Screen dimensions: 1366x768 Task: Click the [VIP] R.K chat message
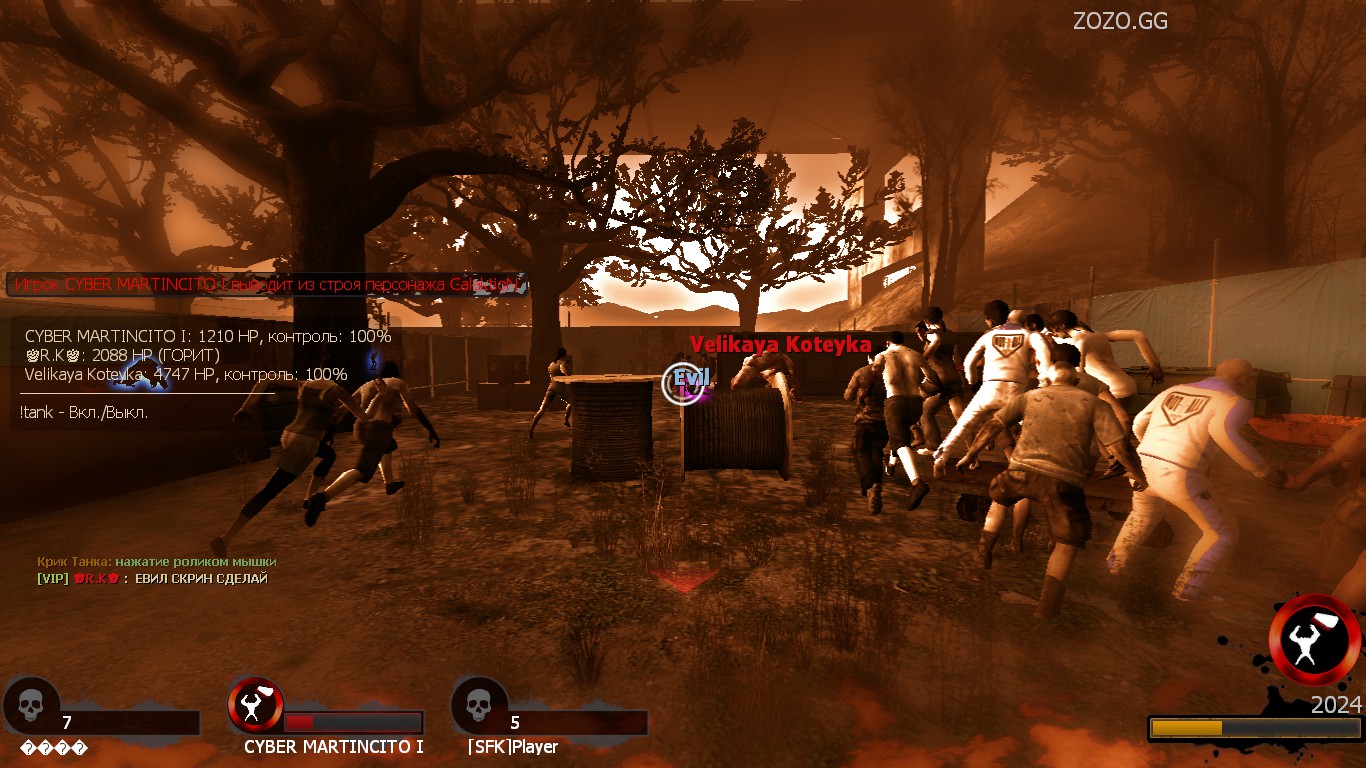152,578
